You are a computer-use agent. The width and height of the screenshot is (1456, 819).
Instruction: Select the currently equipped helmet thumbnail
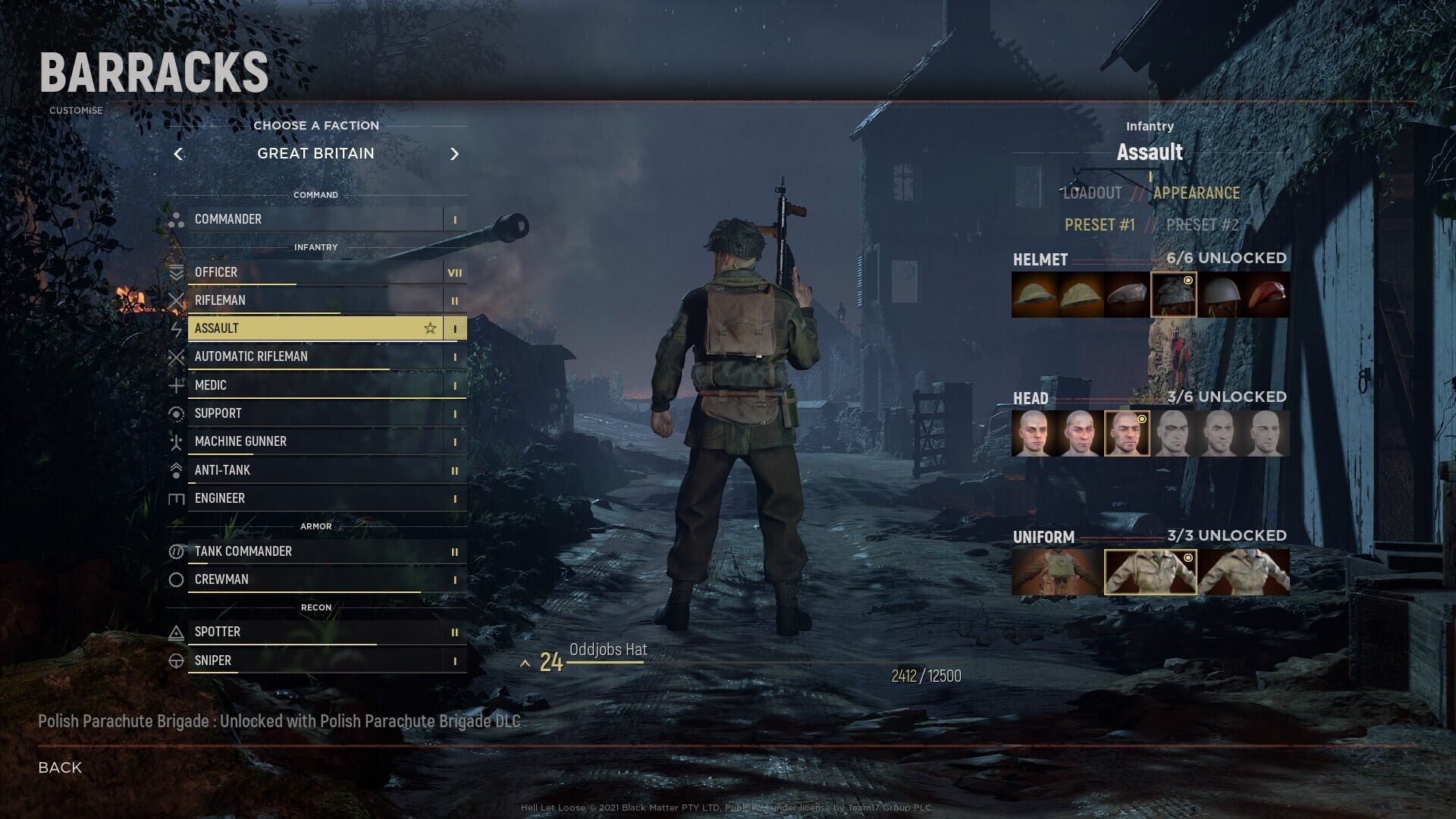(1174, 294)
